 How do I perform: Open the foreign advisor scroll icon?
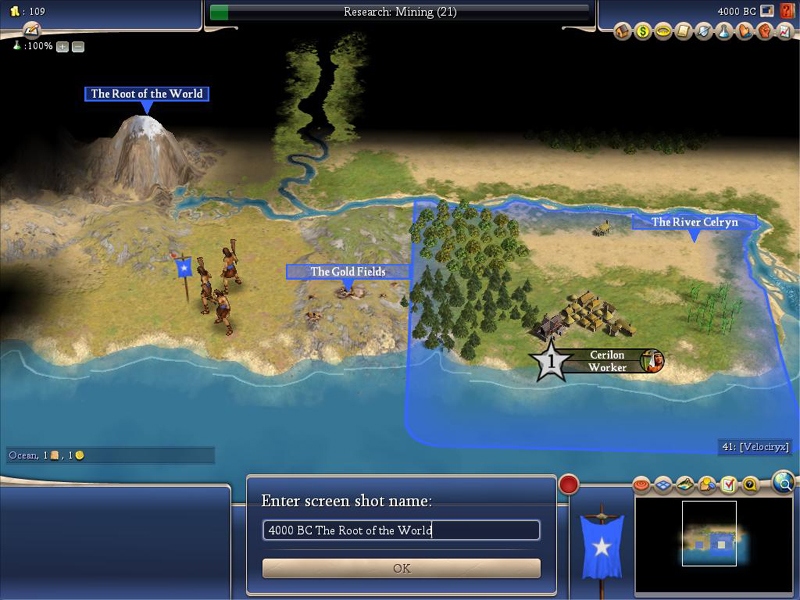(684, 32)
